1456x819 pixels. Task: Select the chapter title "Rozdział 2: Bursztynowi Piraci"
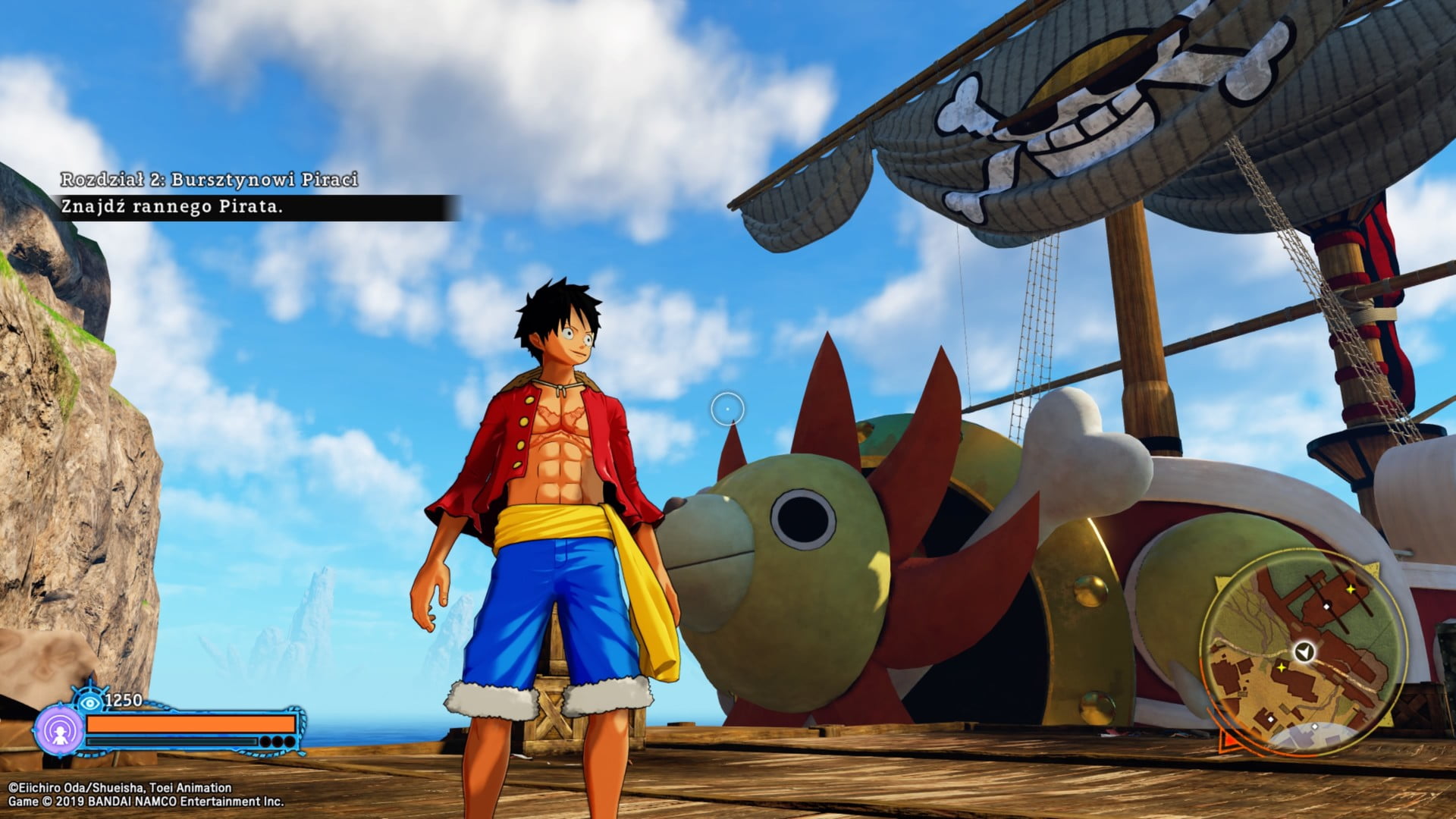coord(209,180)
